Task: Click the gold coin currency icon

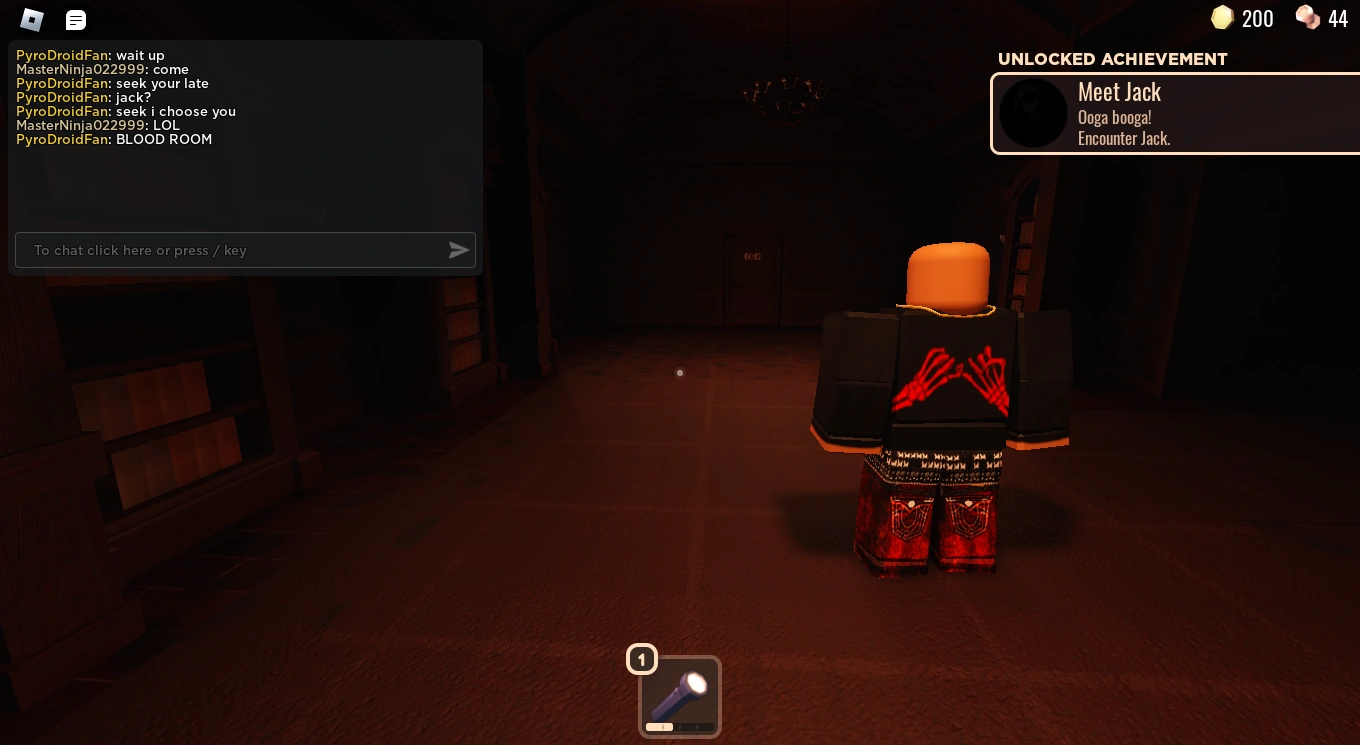Action: [x=1221, y=18]
